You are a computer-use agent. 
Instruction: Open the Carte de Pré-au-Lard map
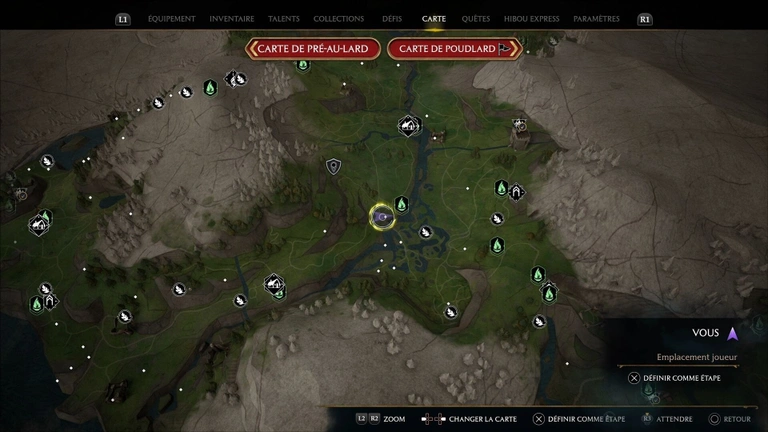[313, 48]
